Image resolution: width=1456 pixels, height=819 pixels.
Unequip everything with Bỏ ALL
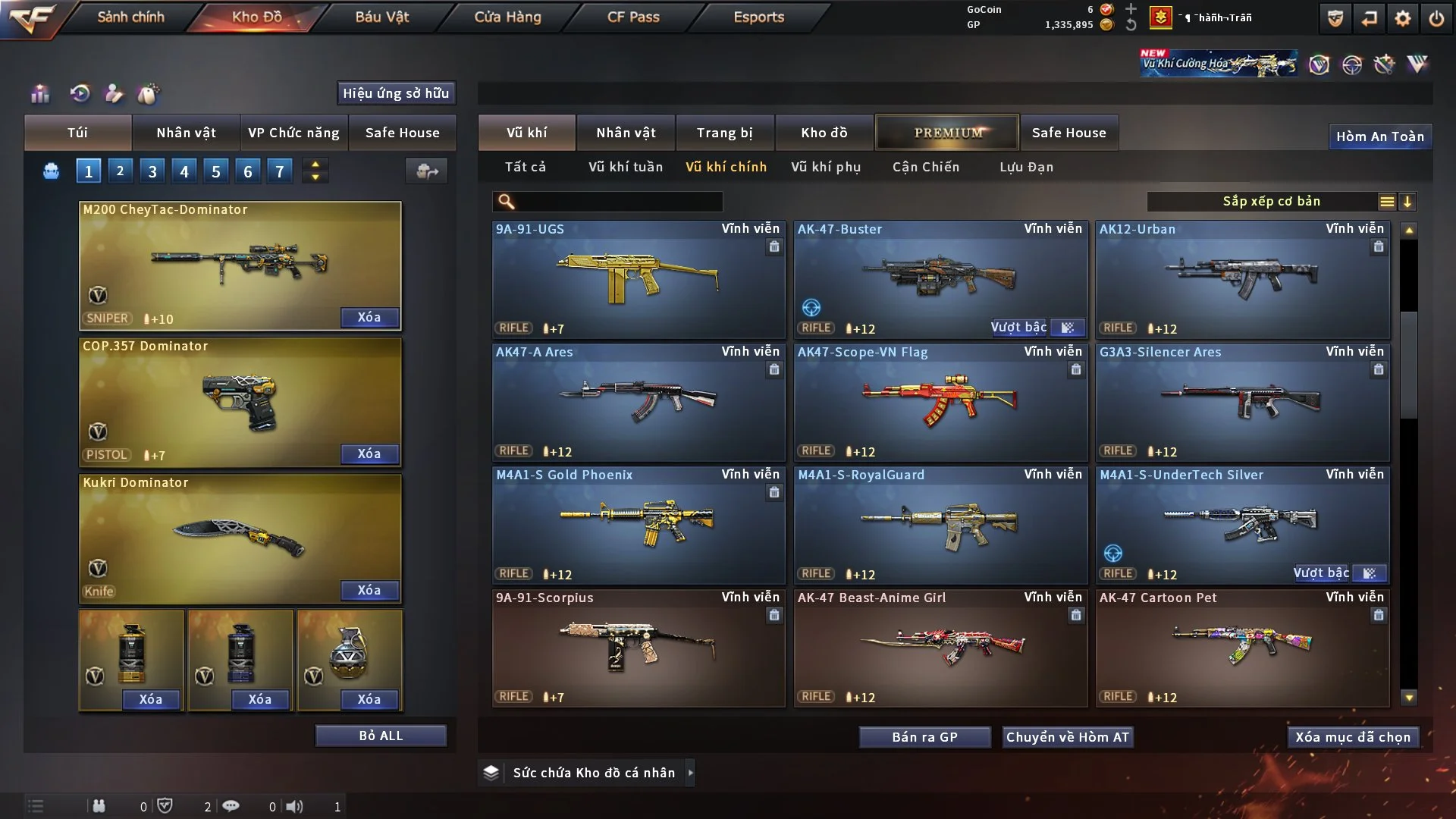[381, 736]
